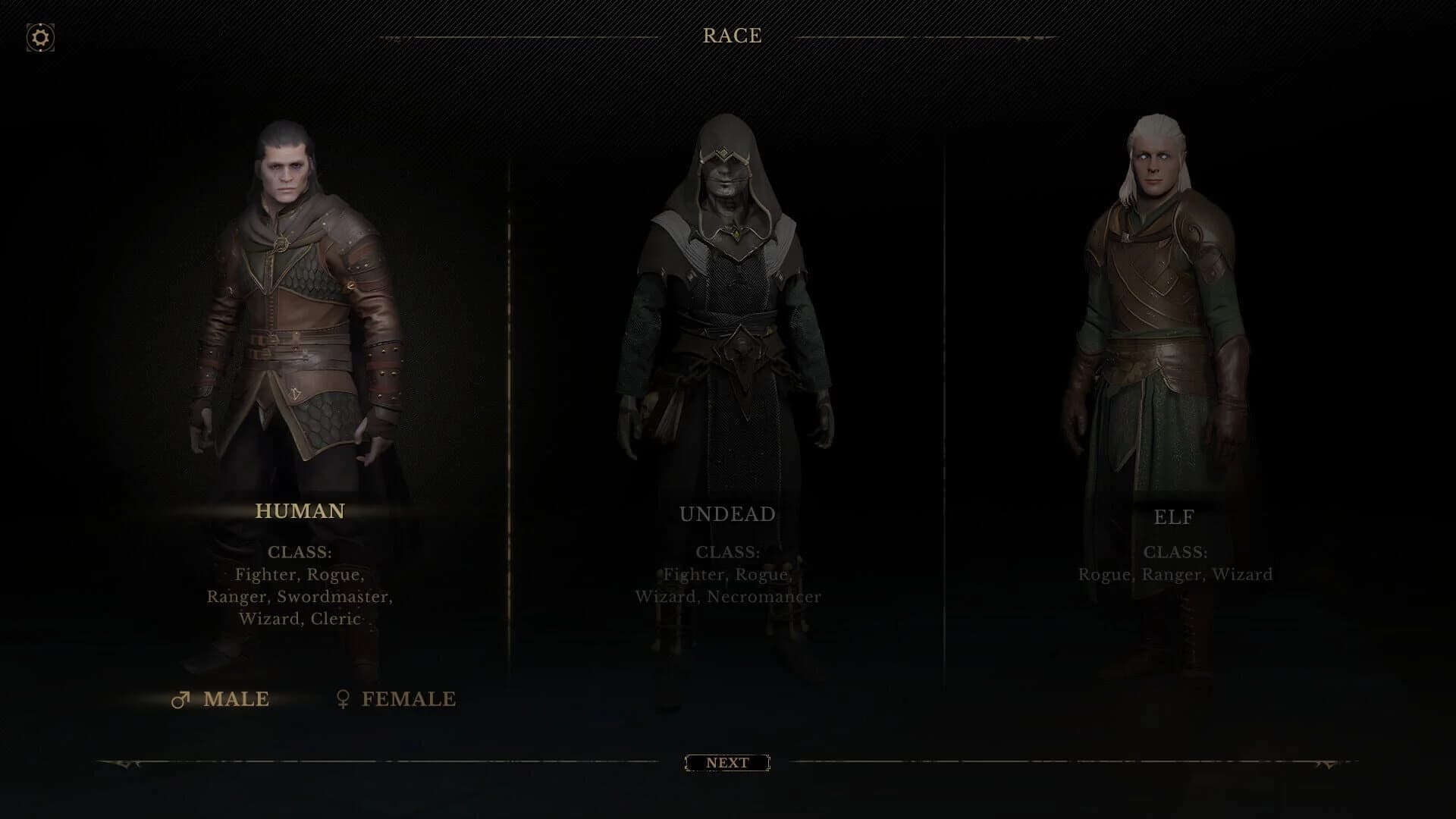
Task: Select the HUMAN race label
Action: click(x=300, y=513)
